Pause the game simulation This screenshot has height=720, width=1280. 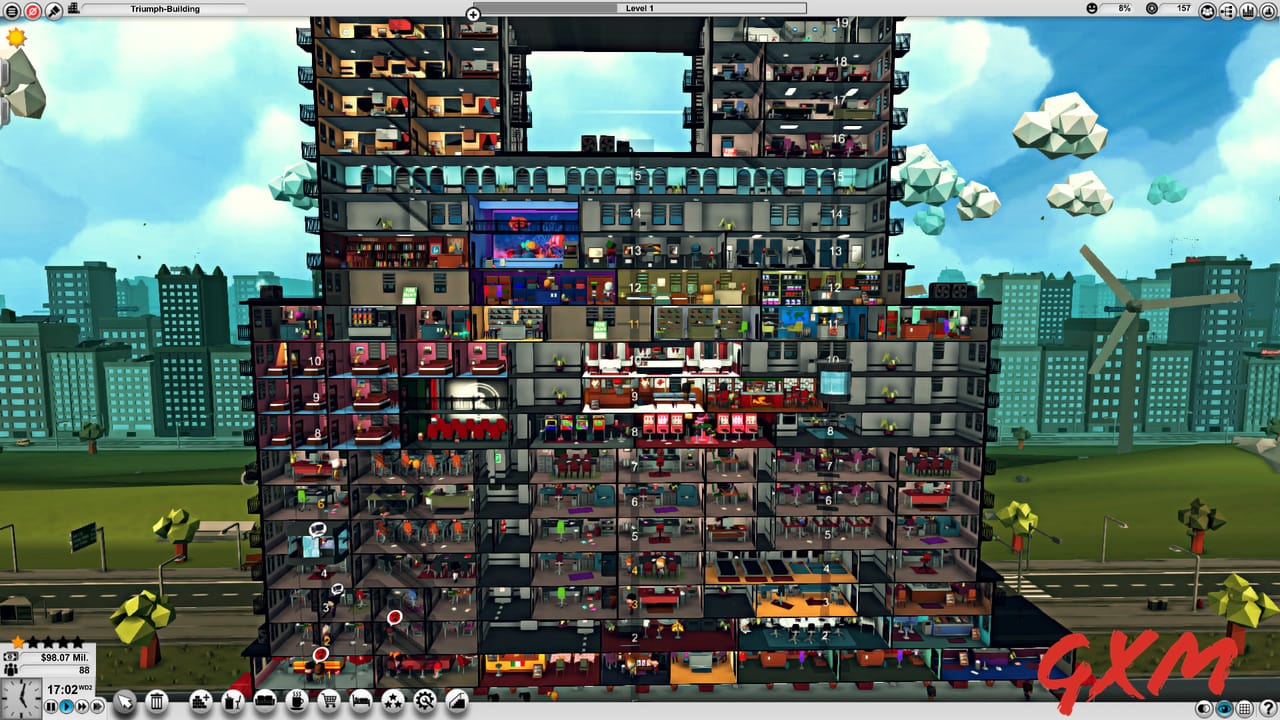pyautogui.click(x=50, y=706)
